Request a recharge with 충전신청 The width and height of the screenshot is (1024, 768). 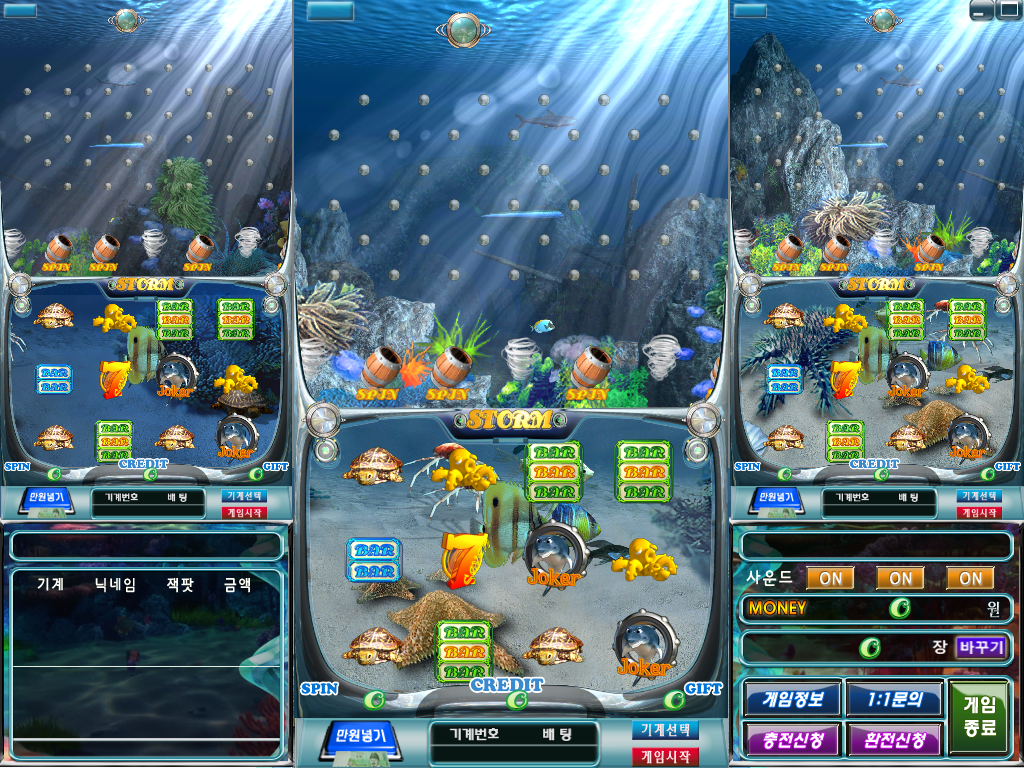click(x=792, y=740)
